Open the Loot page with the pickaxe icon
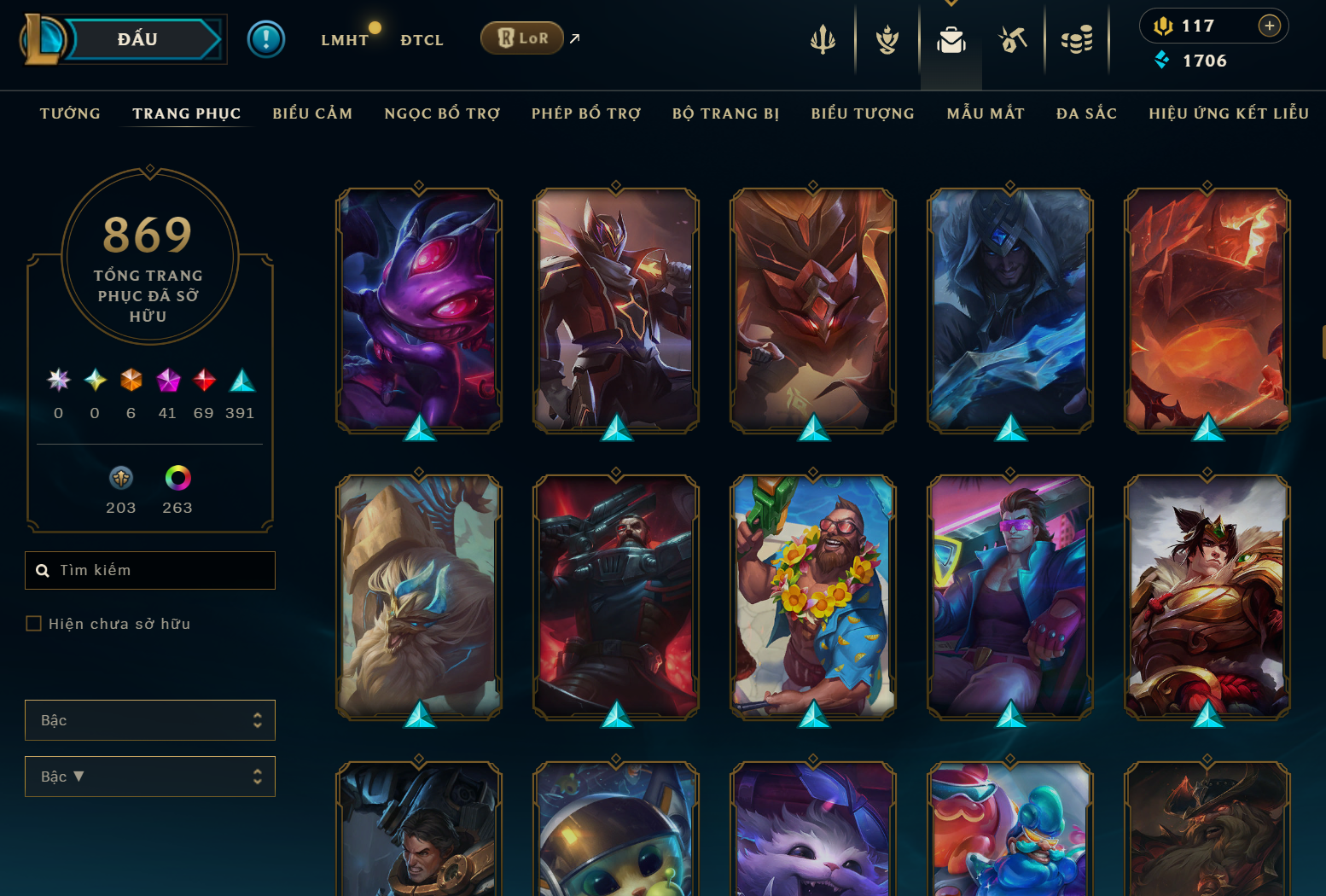The width and height of the screenshot is (1326, 896). (1012, 38)
